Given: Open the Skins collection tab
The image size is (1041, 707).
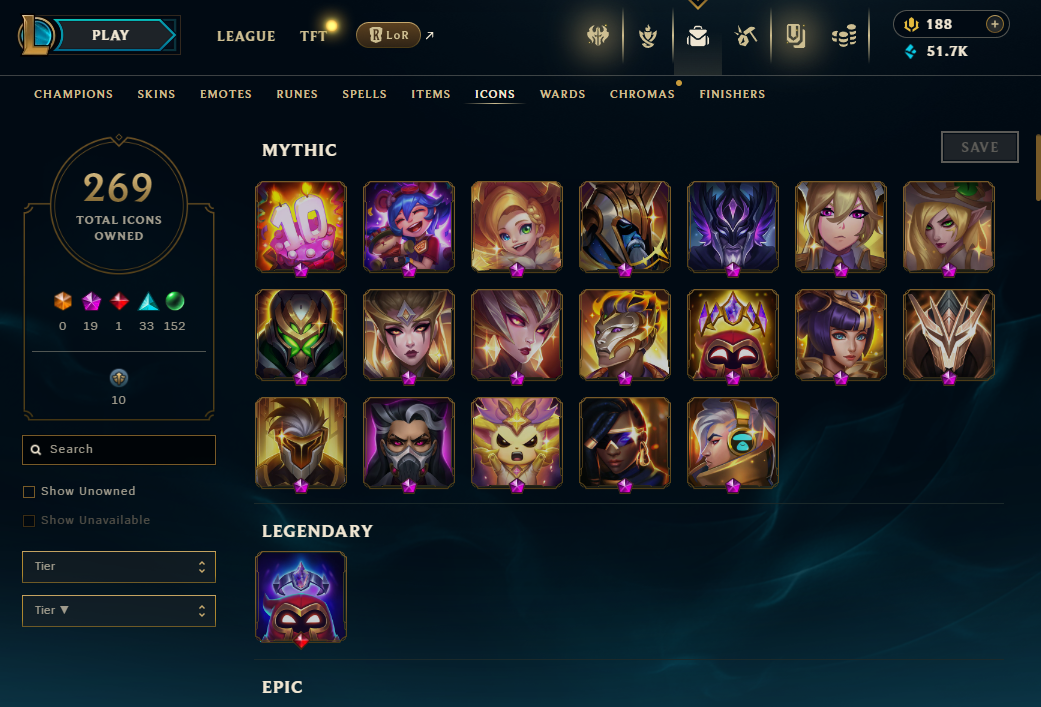Looking at the screenshot, I should [x=157, y=94].
